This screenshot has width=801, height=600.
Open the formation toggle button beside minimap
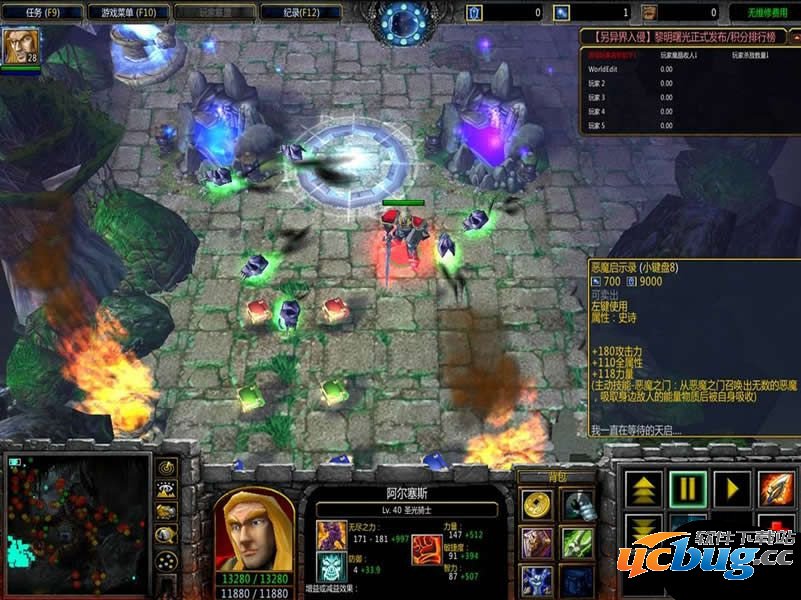(166, 560)
